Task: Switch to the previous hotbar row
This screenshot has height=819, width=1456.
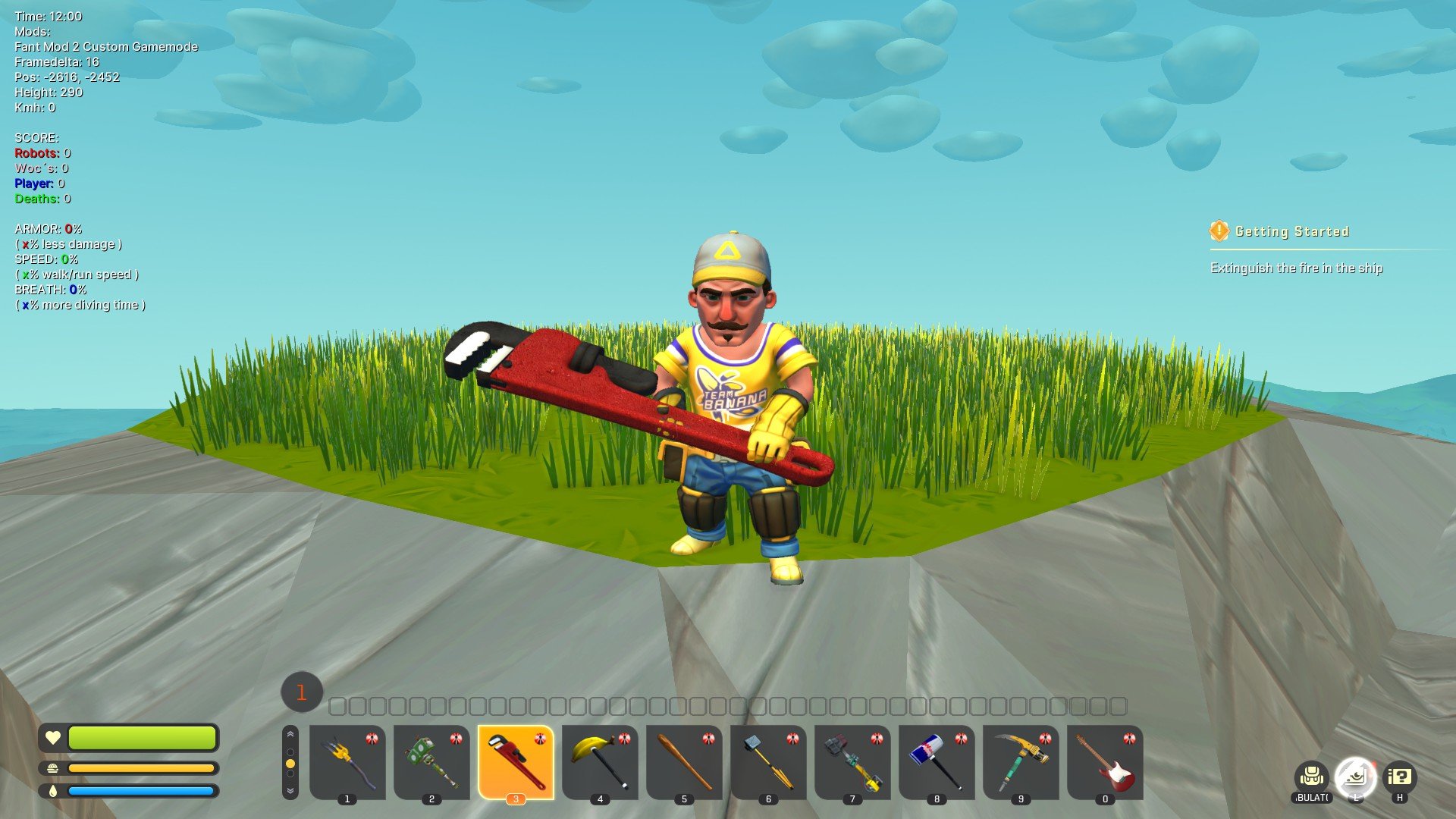Action: pos(290,735)
